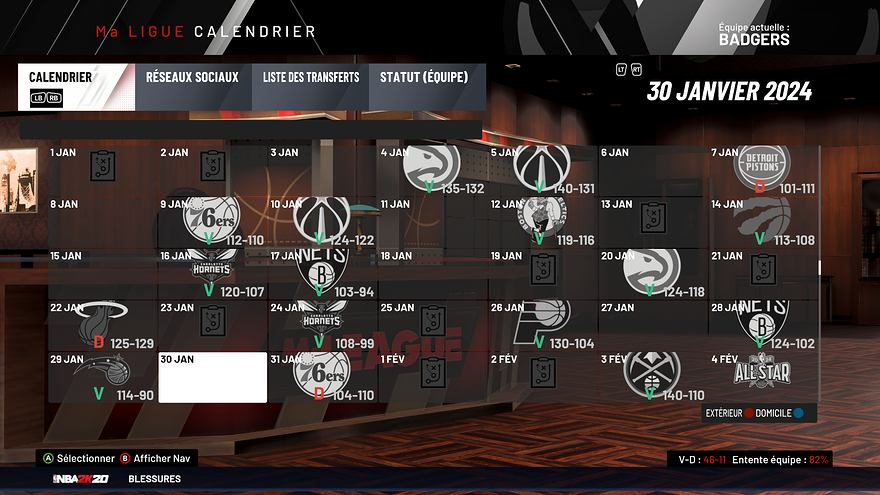Image resolution: width=880 pixels, height=495 pixels.
Task: Select the 14 Jan Raptors game
Action: click(x=763, y=222)
